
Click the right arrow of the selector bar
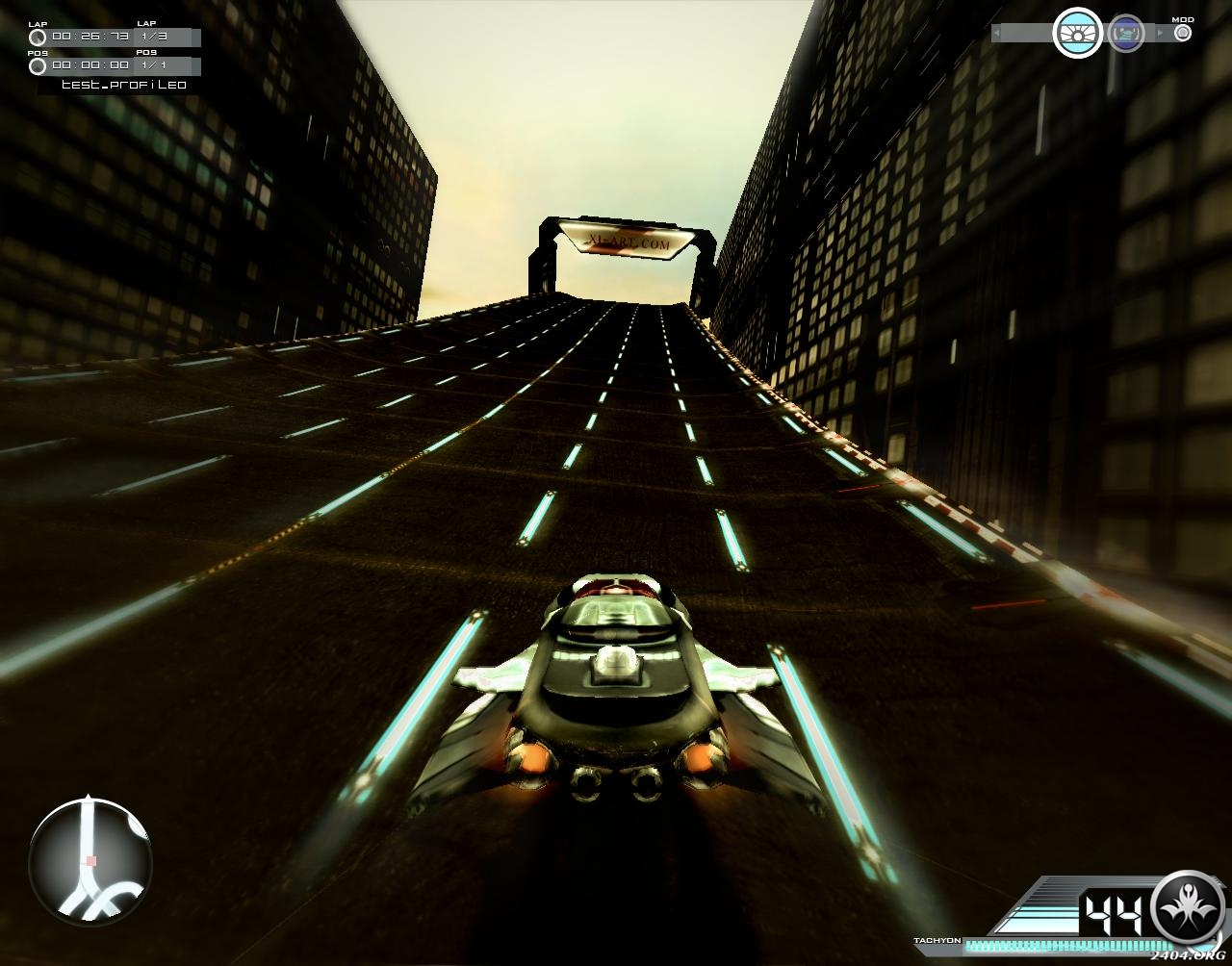tap(1159, 34)
